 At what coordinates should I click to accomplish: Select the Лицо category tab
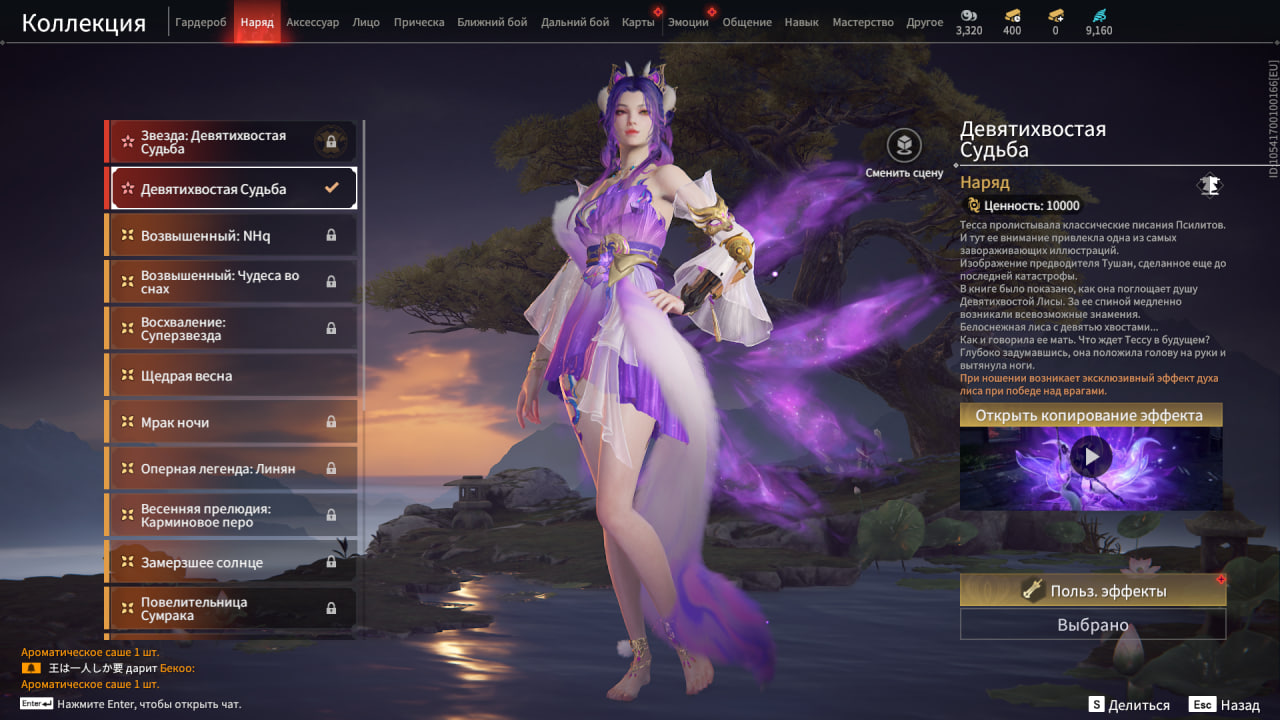(366, 22)
